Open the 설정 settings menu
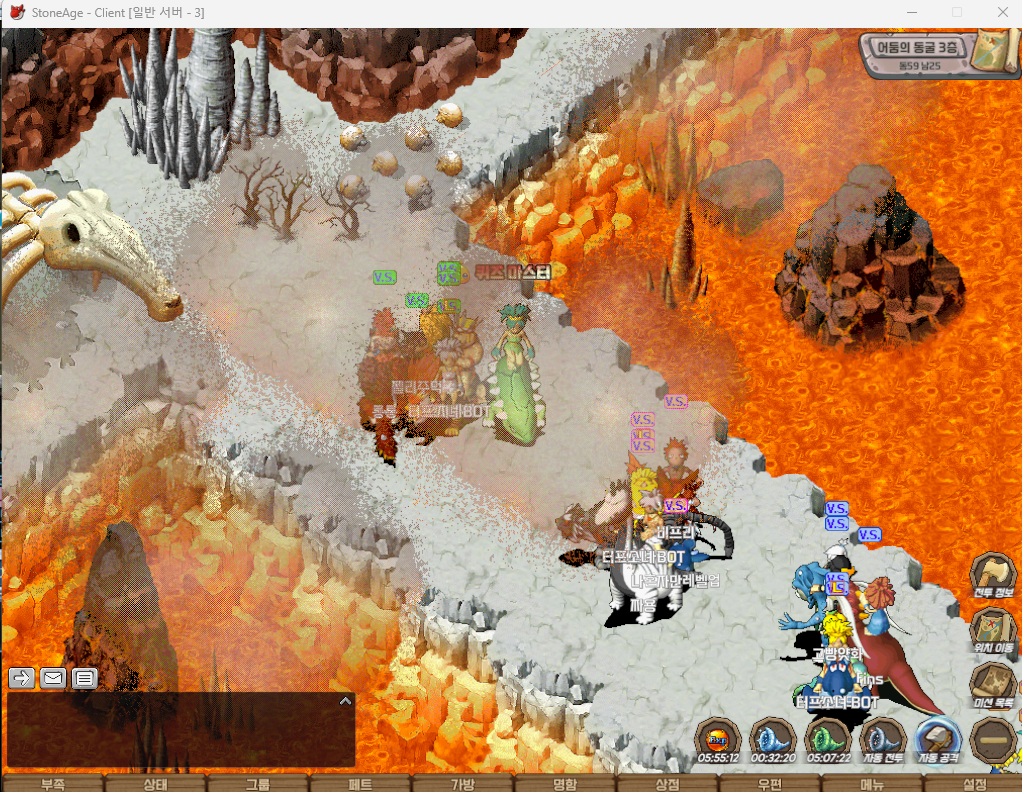1029x794 pixels. point(974,785)
